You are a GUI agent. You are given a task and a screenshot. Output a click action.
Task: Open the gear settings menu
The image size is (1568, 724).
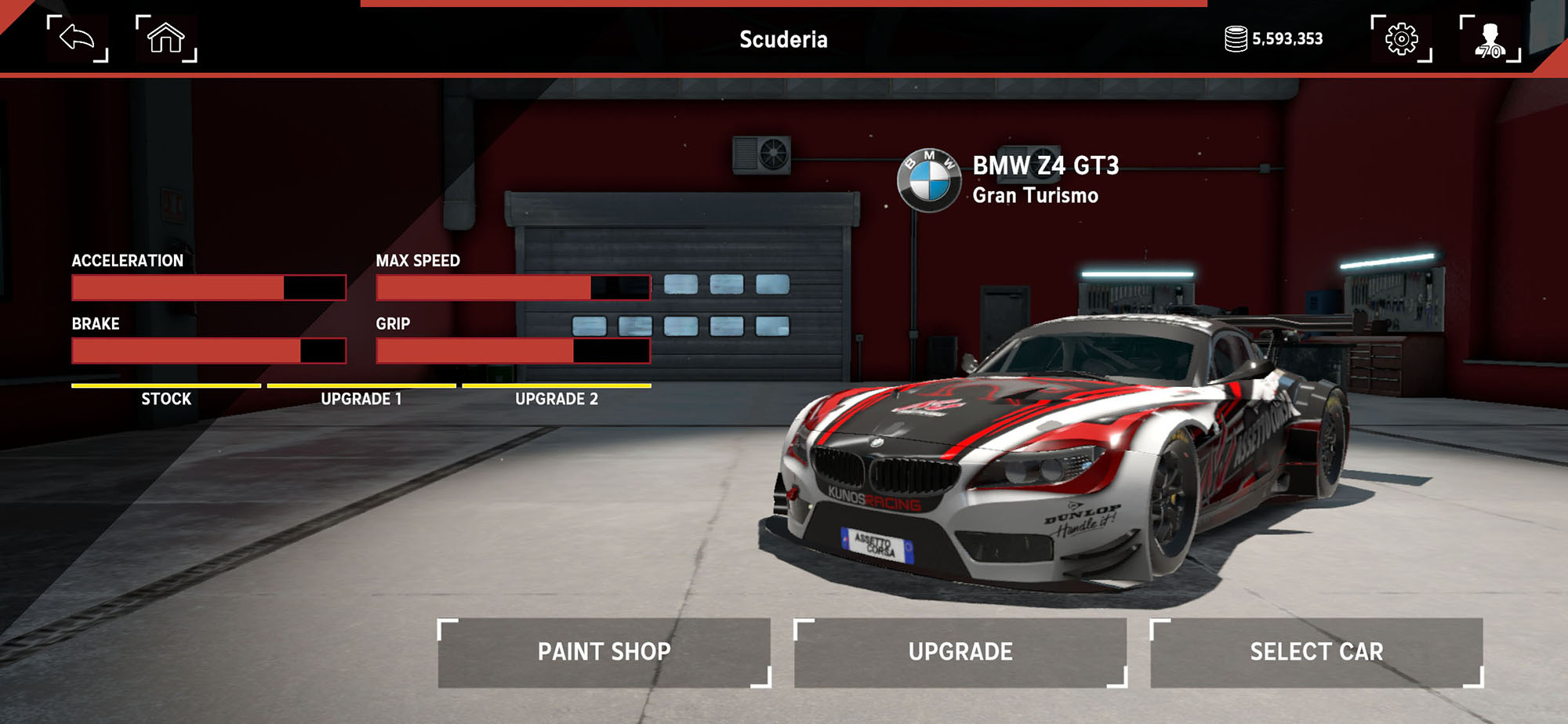click(1401, 38)
